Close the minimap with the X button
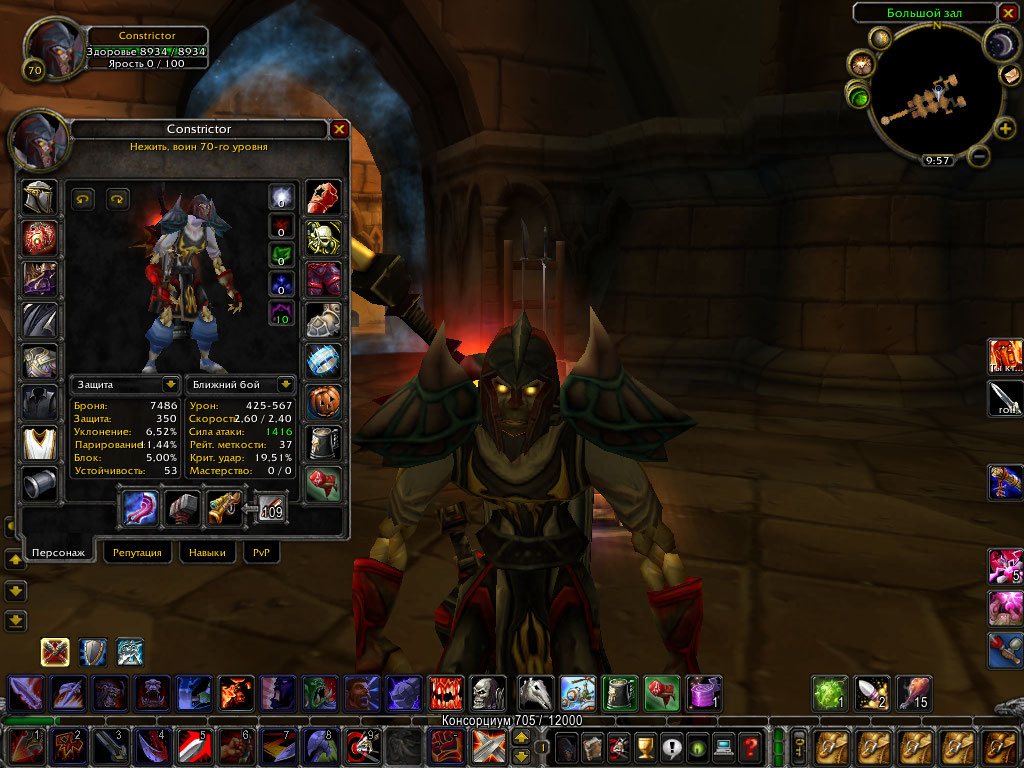Viewport: 1024px width, 768px height. coord(1008,12)
